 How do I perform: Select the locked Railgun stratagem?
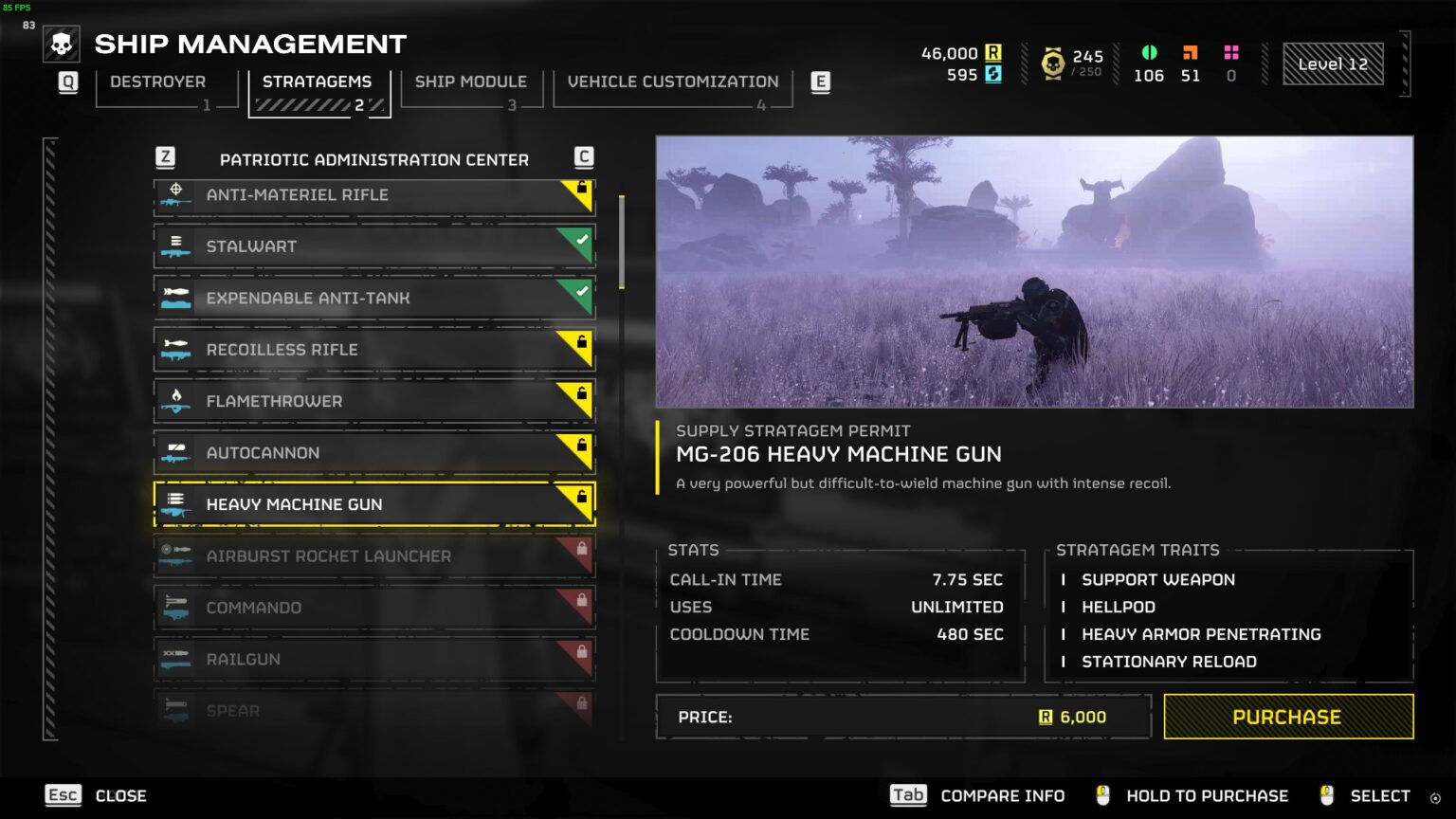tap(373, 660)
